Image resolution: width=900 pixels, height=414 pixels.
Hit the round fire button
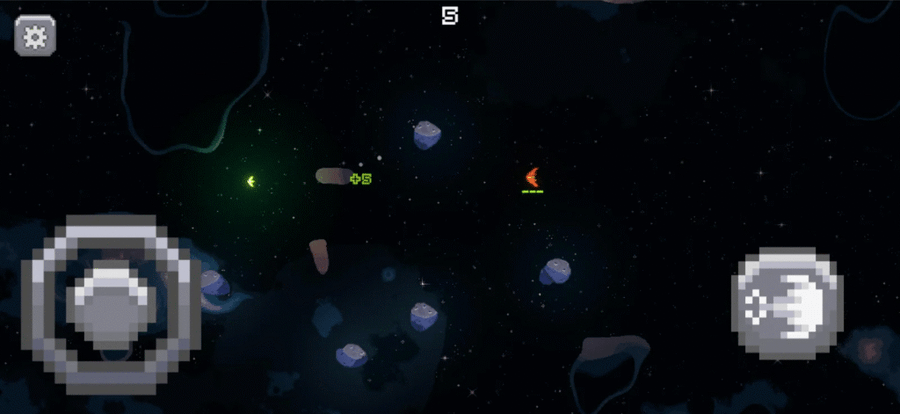pos(787,302)
